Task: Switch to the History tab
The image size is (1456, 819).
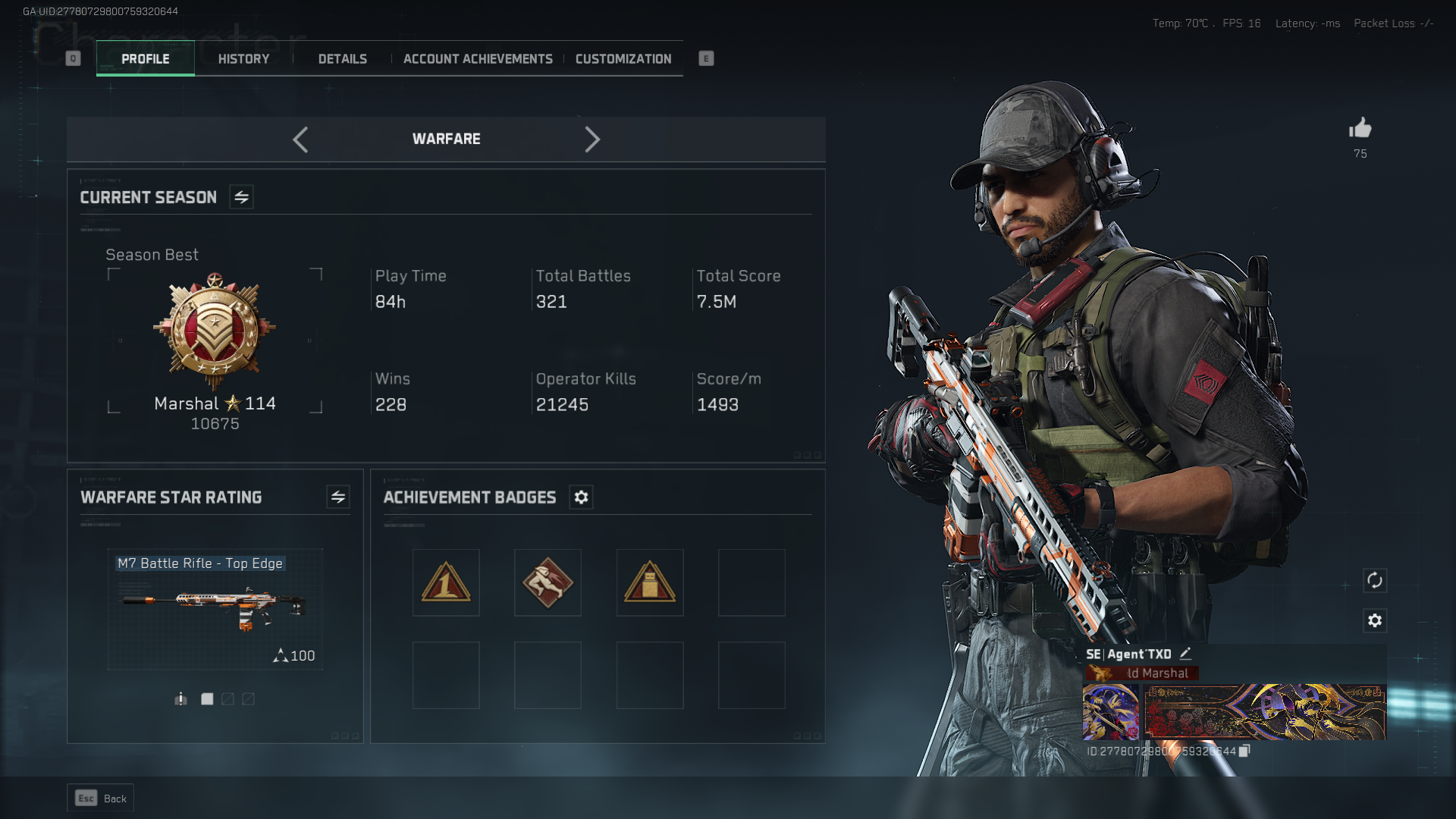Action: 243,59
